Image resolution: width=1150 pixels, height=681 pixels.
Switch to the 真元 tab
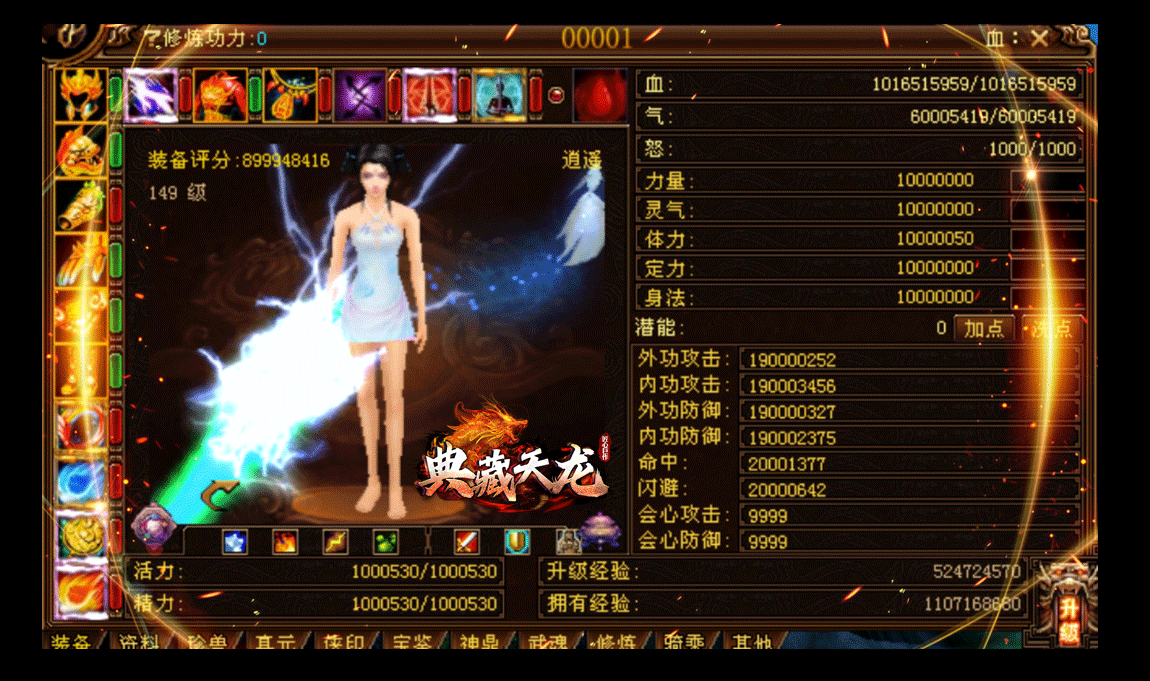pos(274,641)
